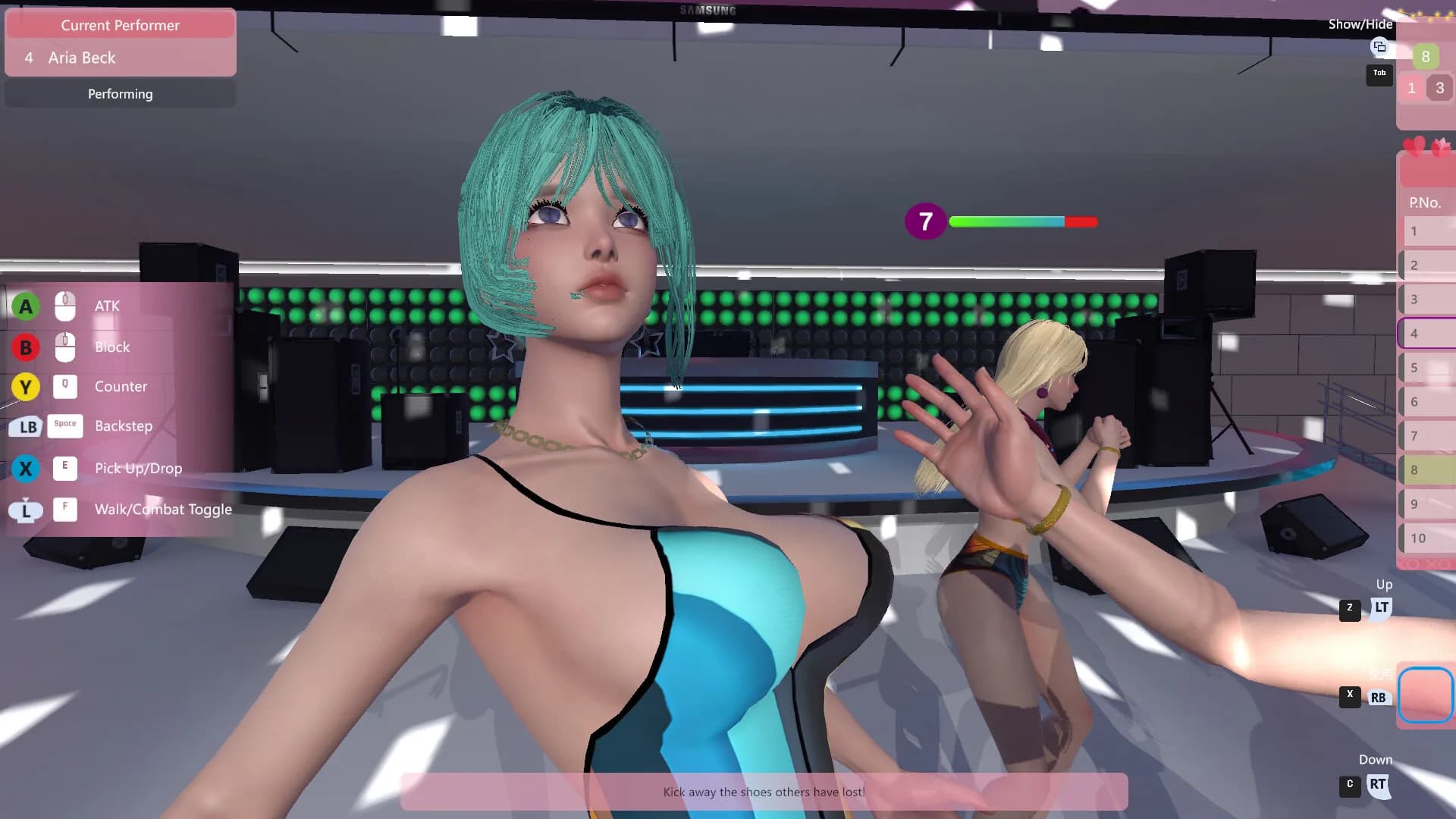The image size is (1456, 819).
Task: Activate the blue-outlined RB action slot
Action: click(1426, 694)
